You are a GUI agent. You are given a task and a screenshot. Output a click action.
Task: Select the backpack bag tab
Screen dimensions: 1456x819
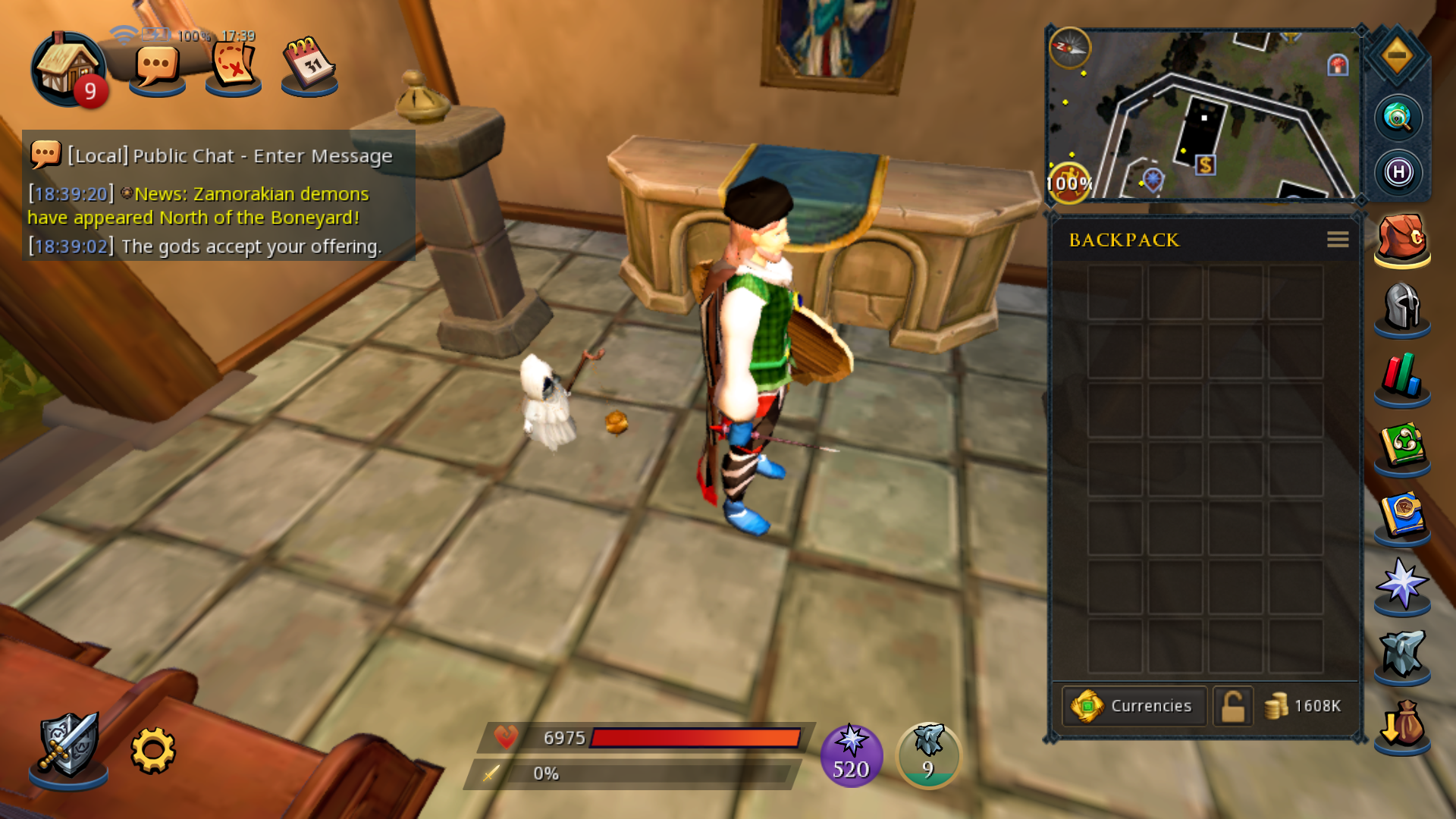[x=1401, y=240]
